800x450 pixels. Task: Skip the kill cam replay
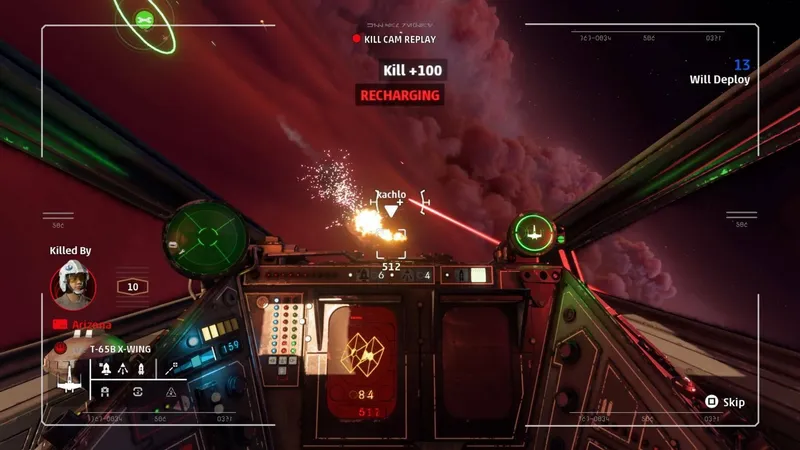(x=725, y=402)
